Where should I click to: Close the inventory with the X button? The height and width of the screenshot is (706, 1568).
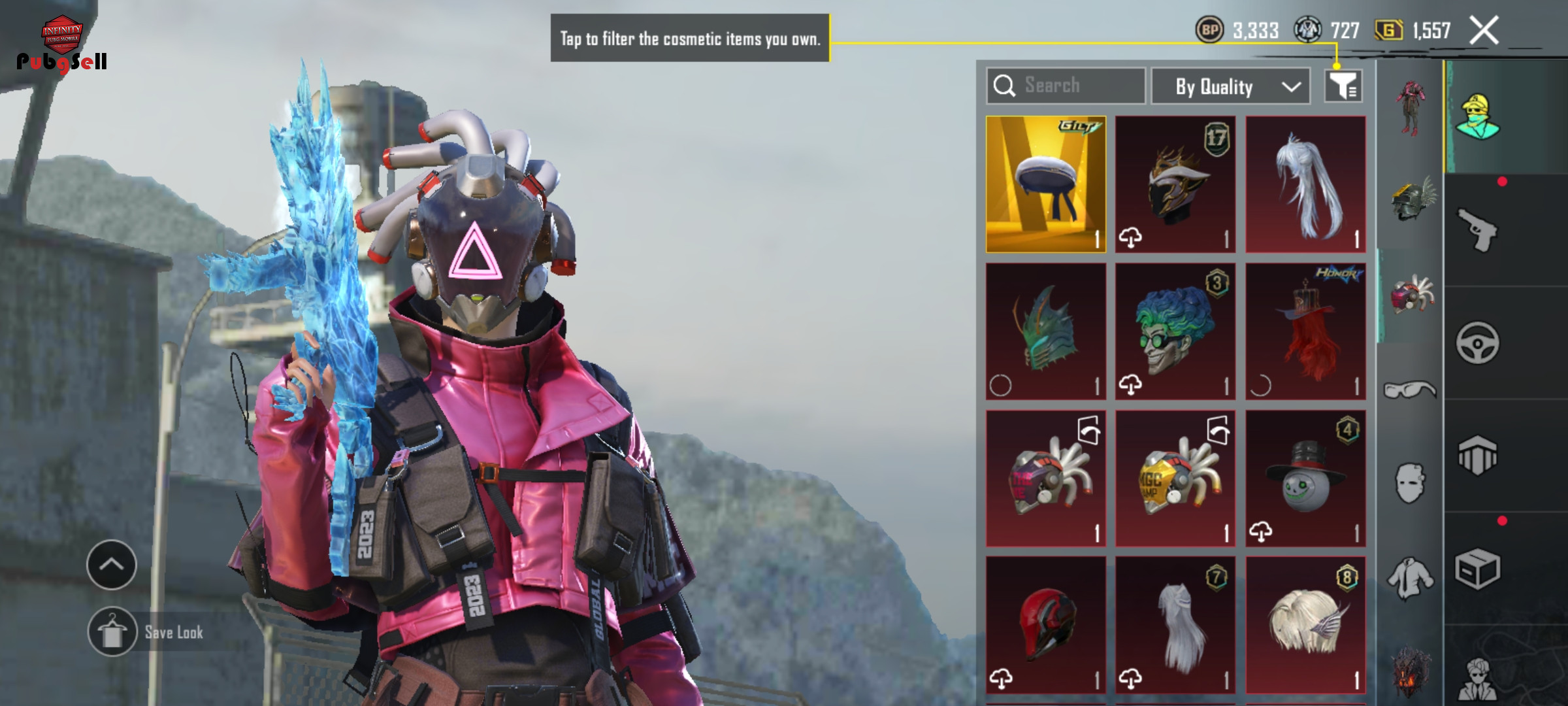point(1484,31)
